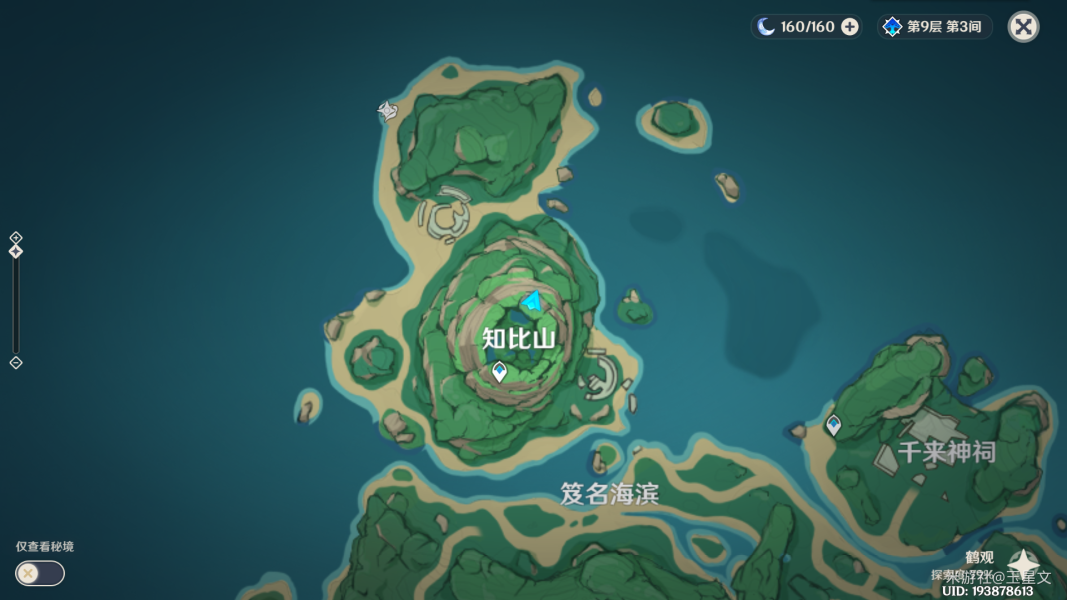Open the 鹤观 region switch star icon
The image size is (1067, 600).
1022,565
